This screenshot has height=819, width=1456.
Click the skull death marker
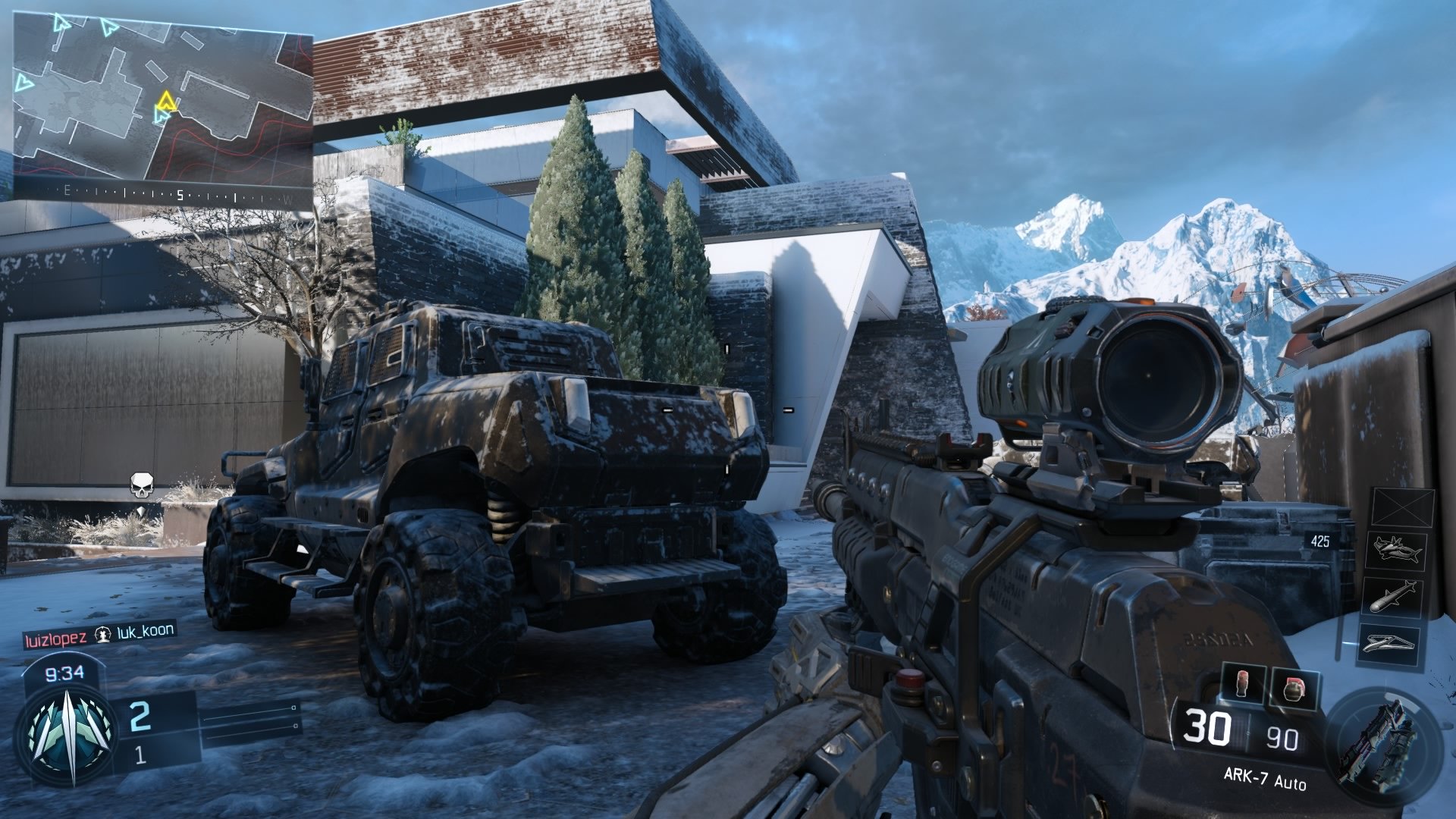click(142, 485)
